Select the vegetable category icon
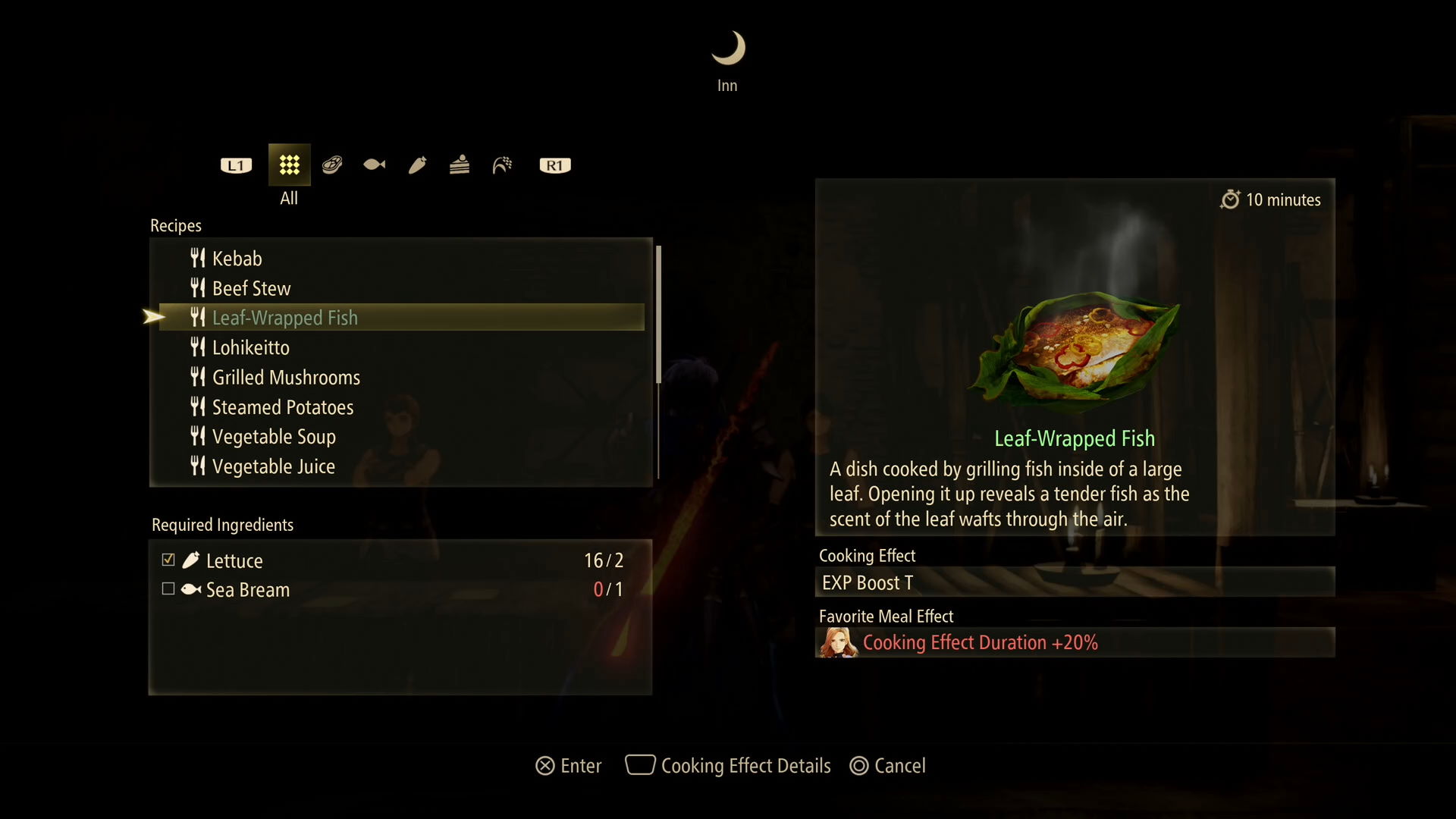This screenshot has width=1456, height=819. [x=418, y=165]
